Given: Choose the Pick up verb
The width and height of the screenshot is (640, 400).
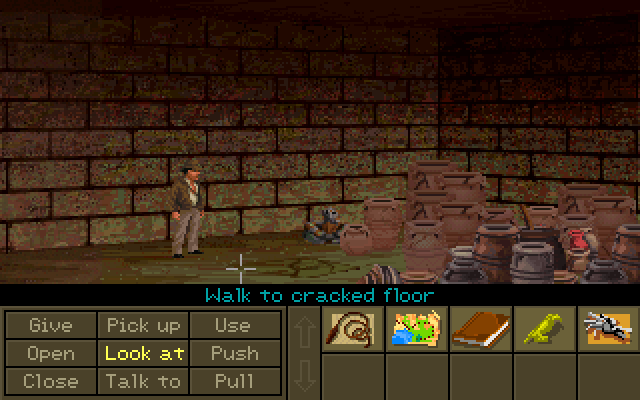Looking at the screenshot, I should point(143,325).
